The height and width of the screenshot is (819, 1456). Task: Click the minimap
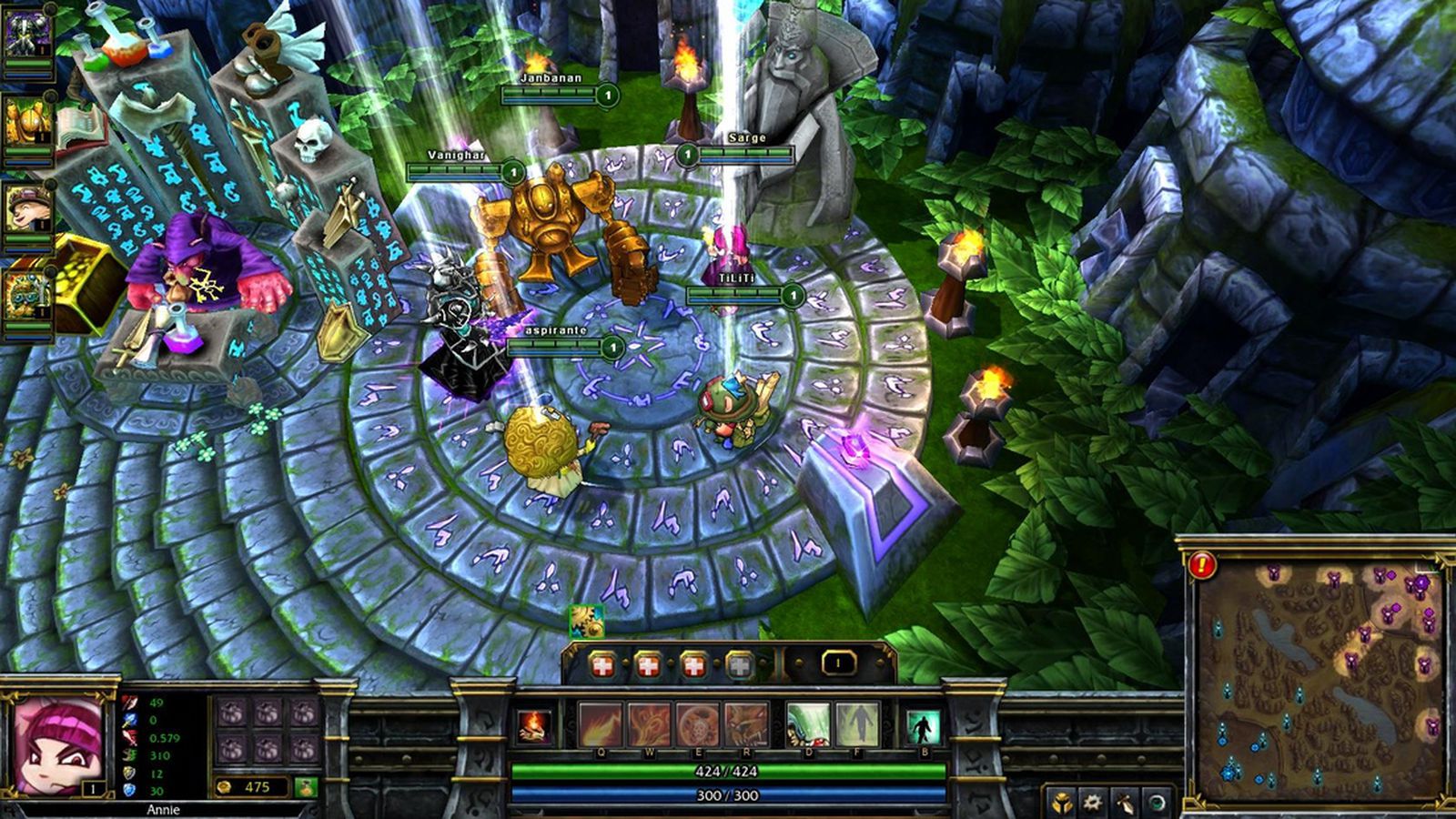coord(1319,677)
